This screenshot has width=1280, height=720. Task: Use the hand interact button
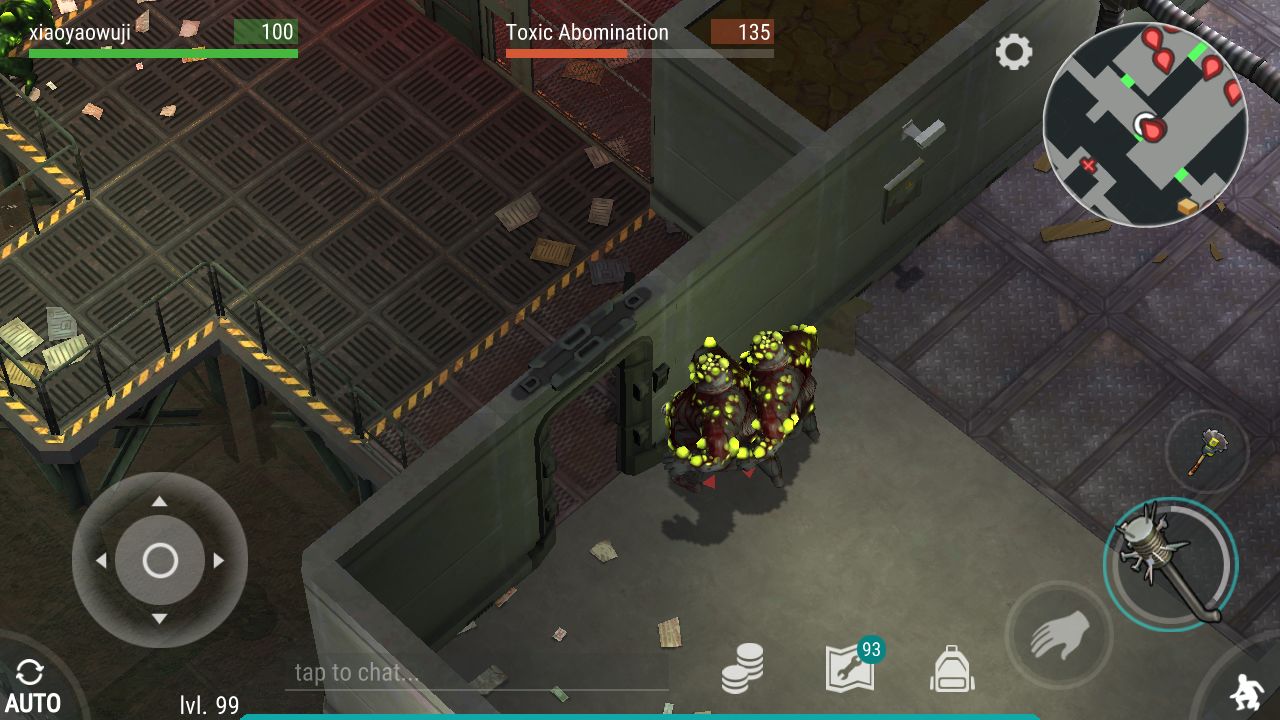1058,633
